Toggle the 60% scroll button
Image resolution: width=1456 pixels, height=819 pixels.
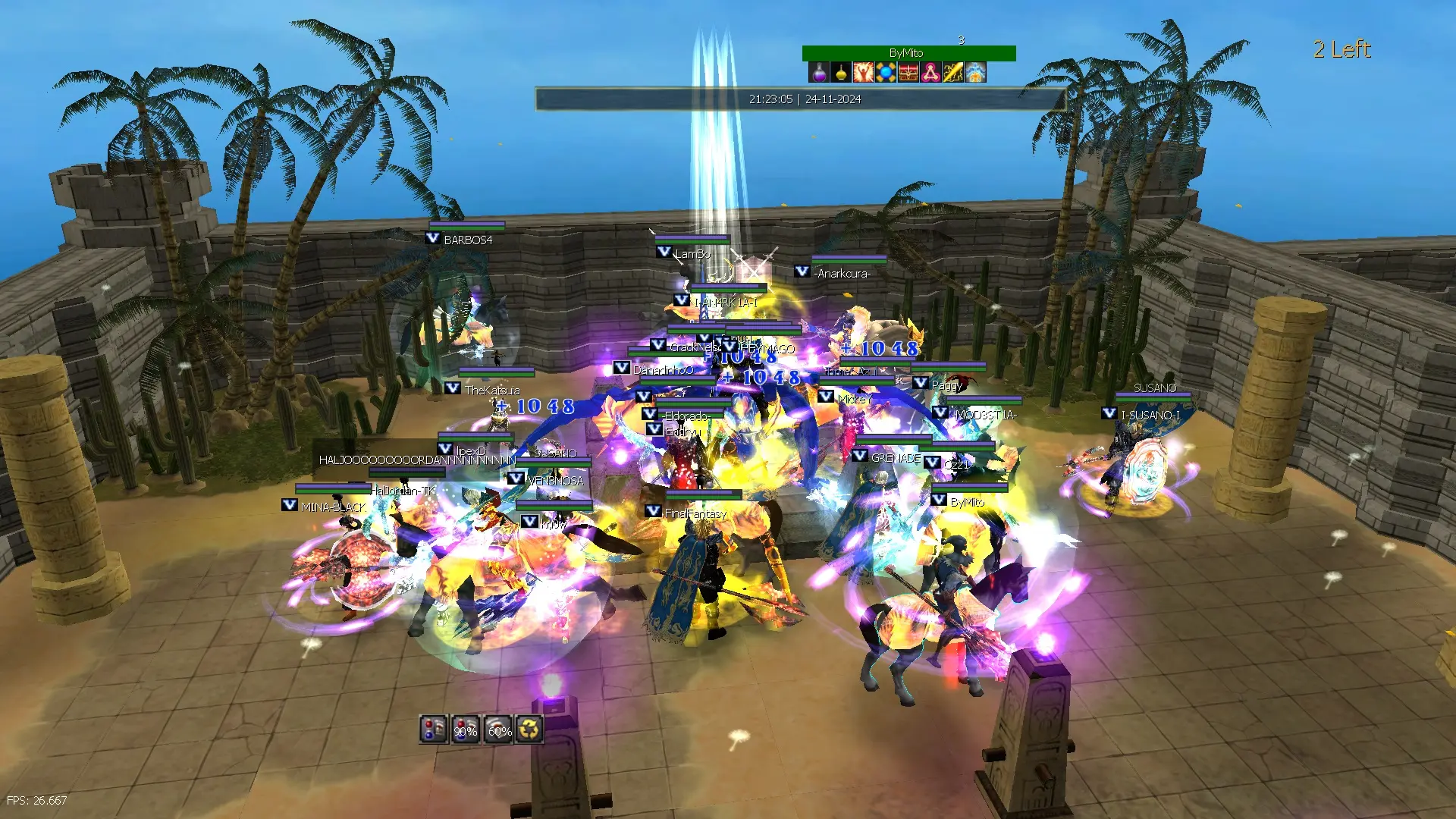tap(498, 729)
